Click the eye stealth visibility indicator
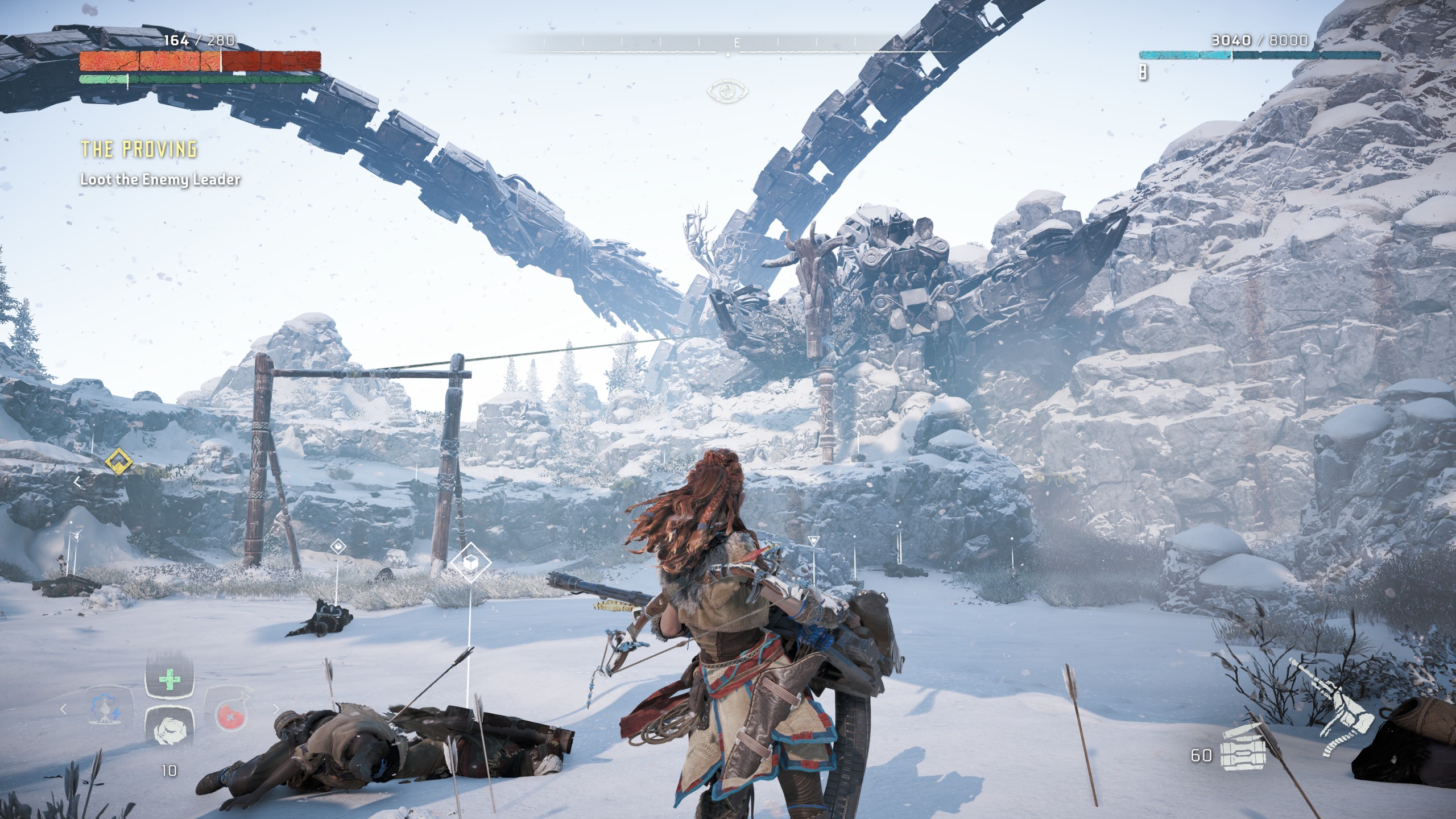 tap(727, 91)
